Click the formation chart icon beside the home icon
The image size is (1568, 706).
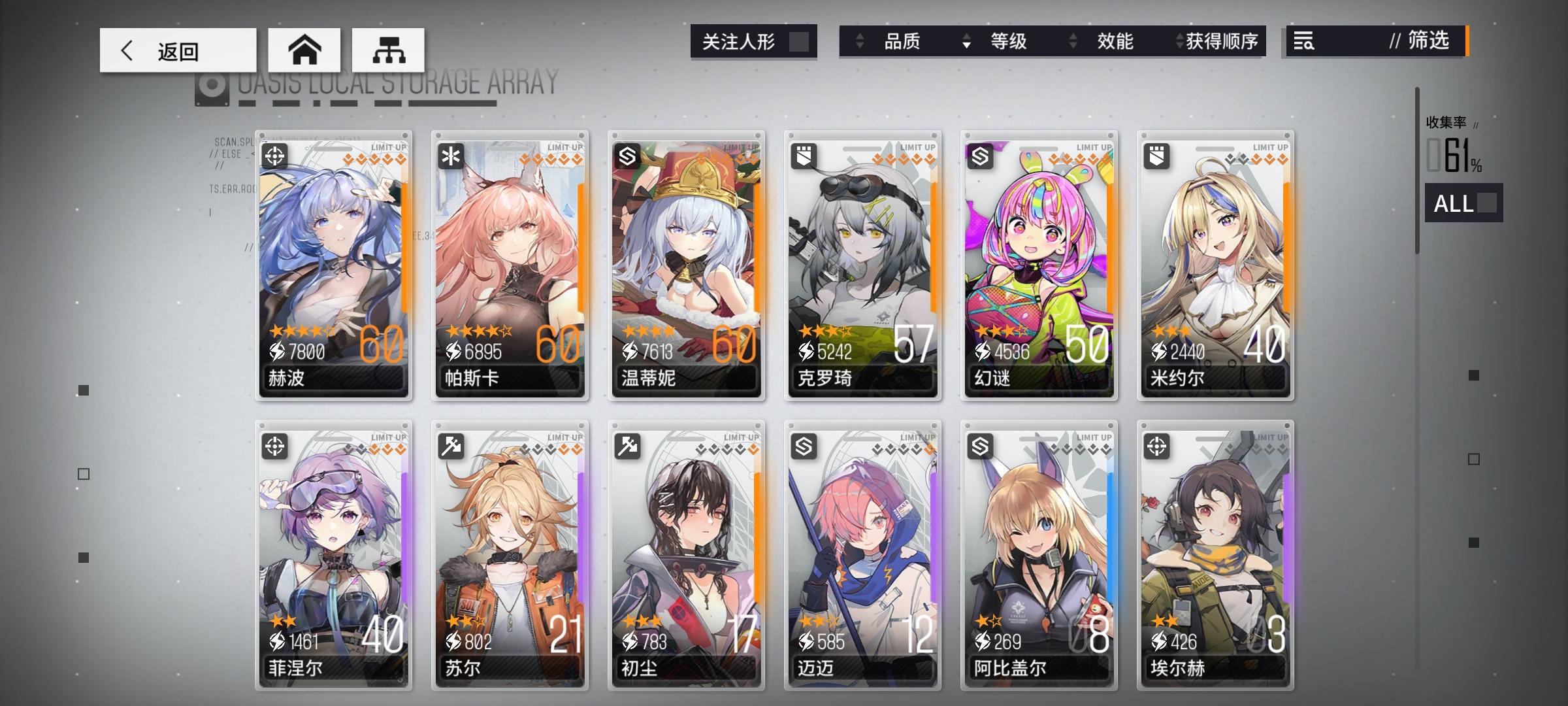[388, 50]
